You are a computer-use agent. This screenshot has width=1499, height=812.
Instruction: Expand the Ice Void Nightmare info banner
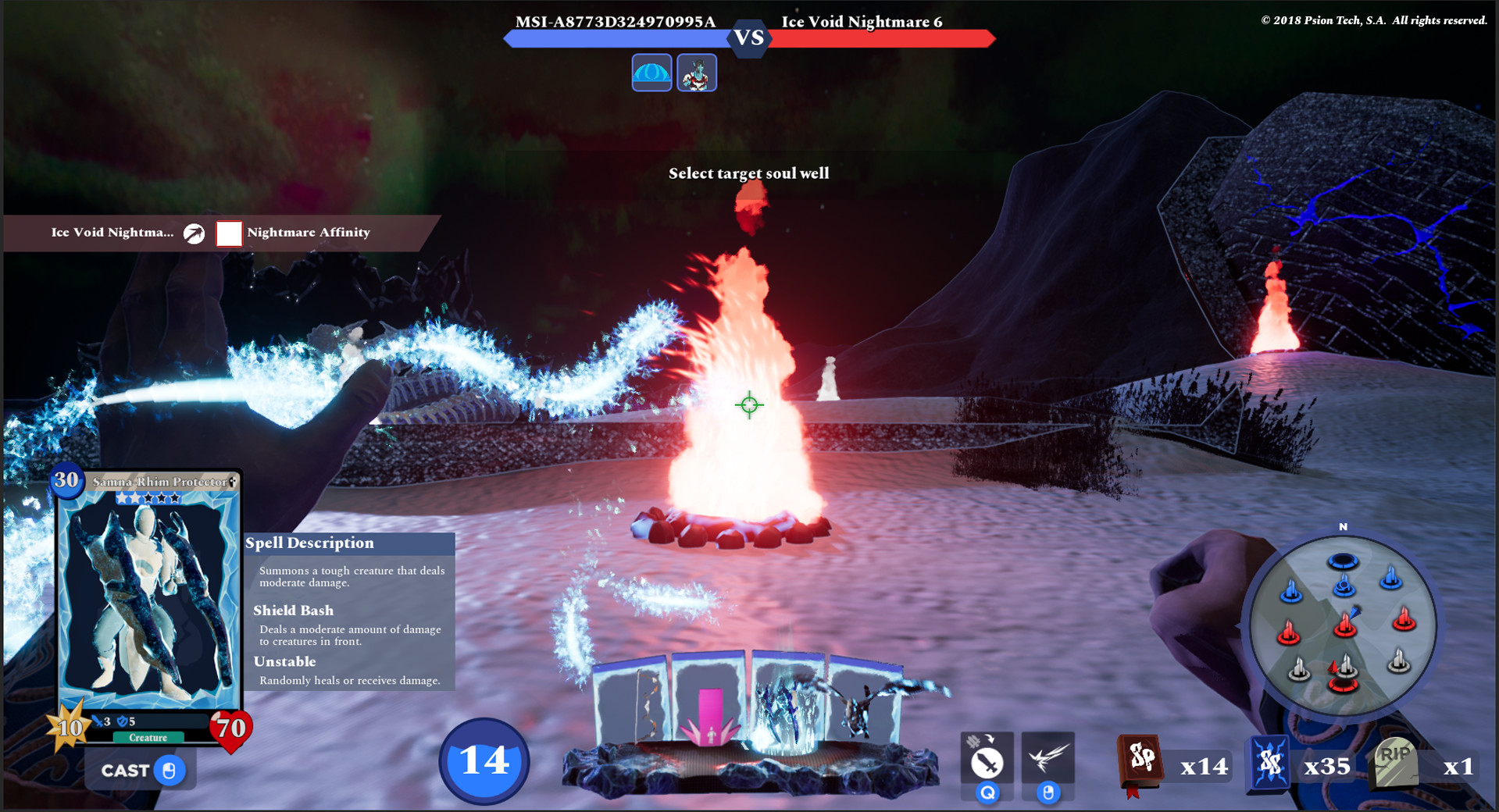coord(112,232)
